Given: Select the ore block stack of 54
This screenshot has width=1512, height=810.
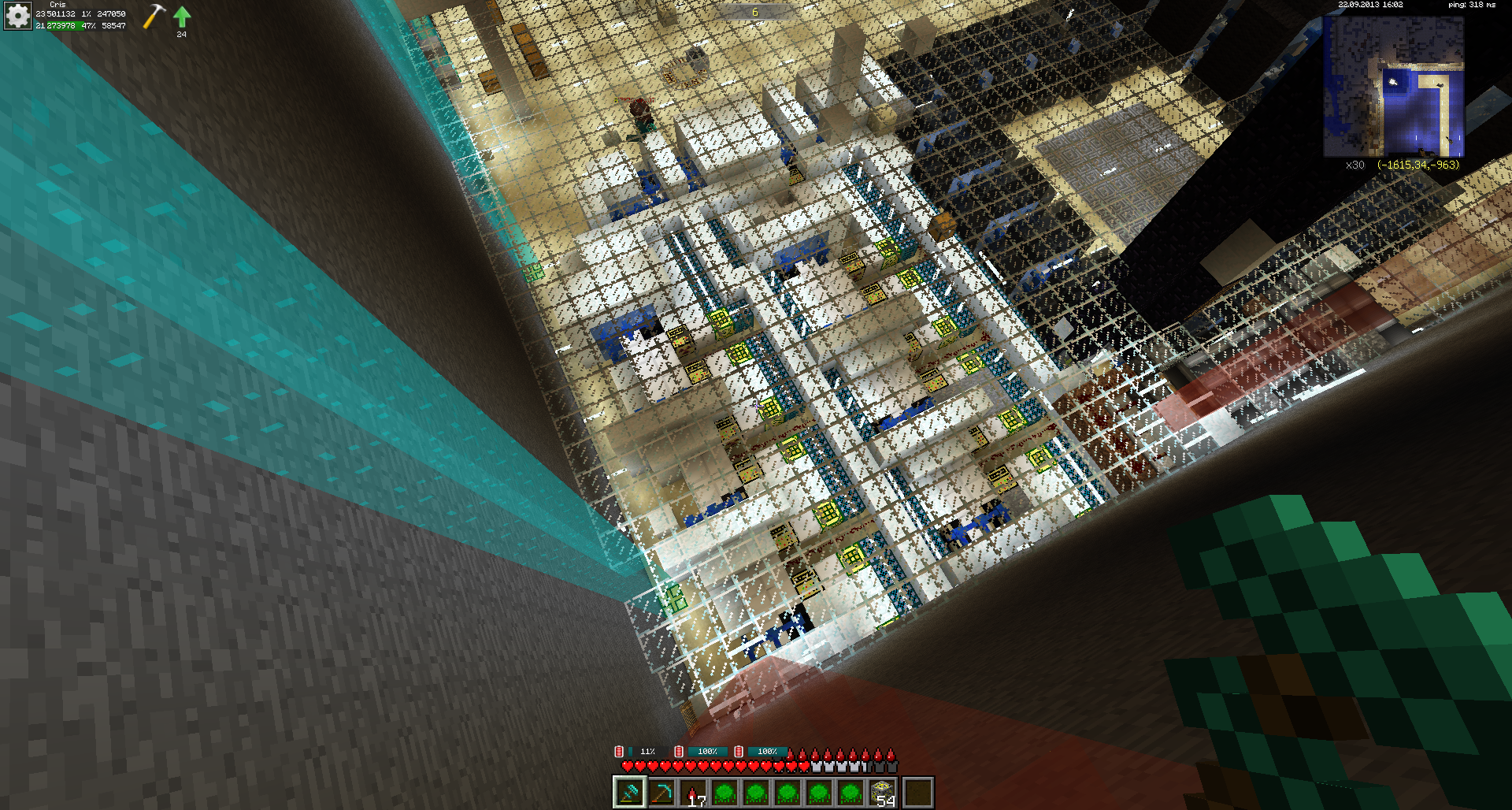Looking at the screenshot, I should pos(882,793).
